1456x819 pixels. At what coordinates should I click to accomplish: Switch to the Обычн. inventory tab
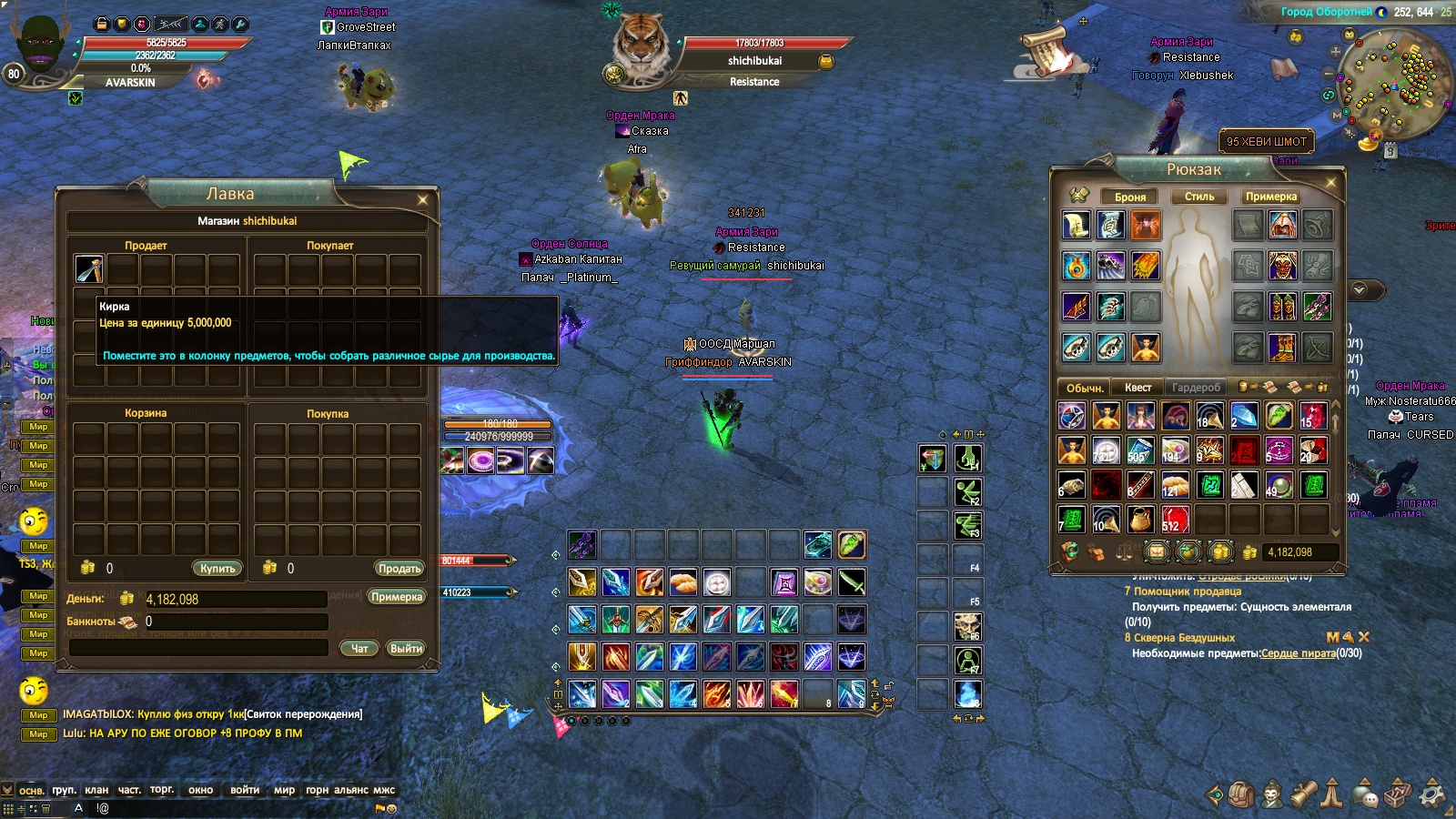pyautogui.click(x=1085, y=387)
